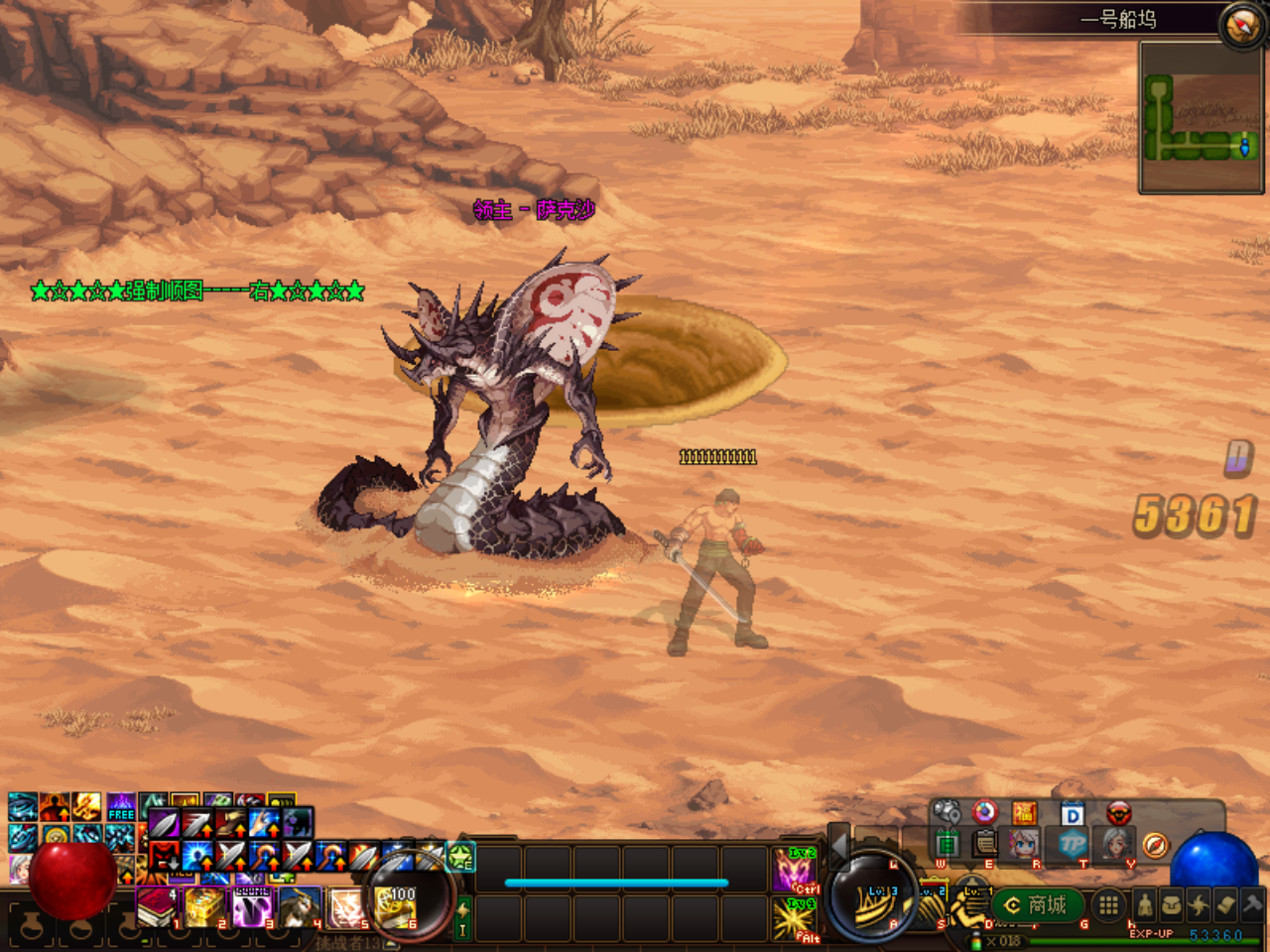Open the blue "D" attendance calendar icon

[x=1073, y=812]
